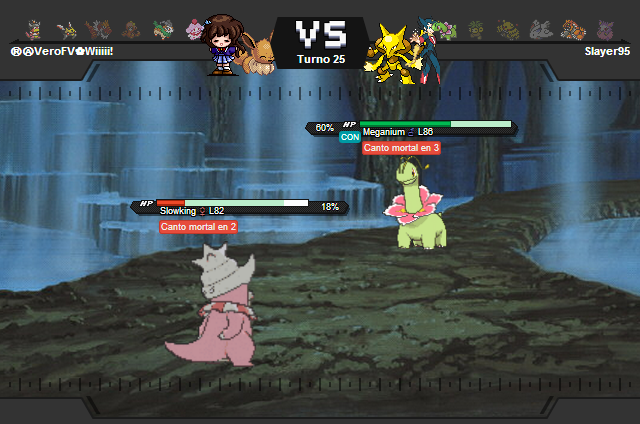This screenshot has height=424, width=640.
Task: Click the brown-haired girl trainer avatar
Action: [220, 44]
